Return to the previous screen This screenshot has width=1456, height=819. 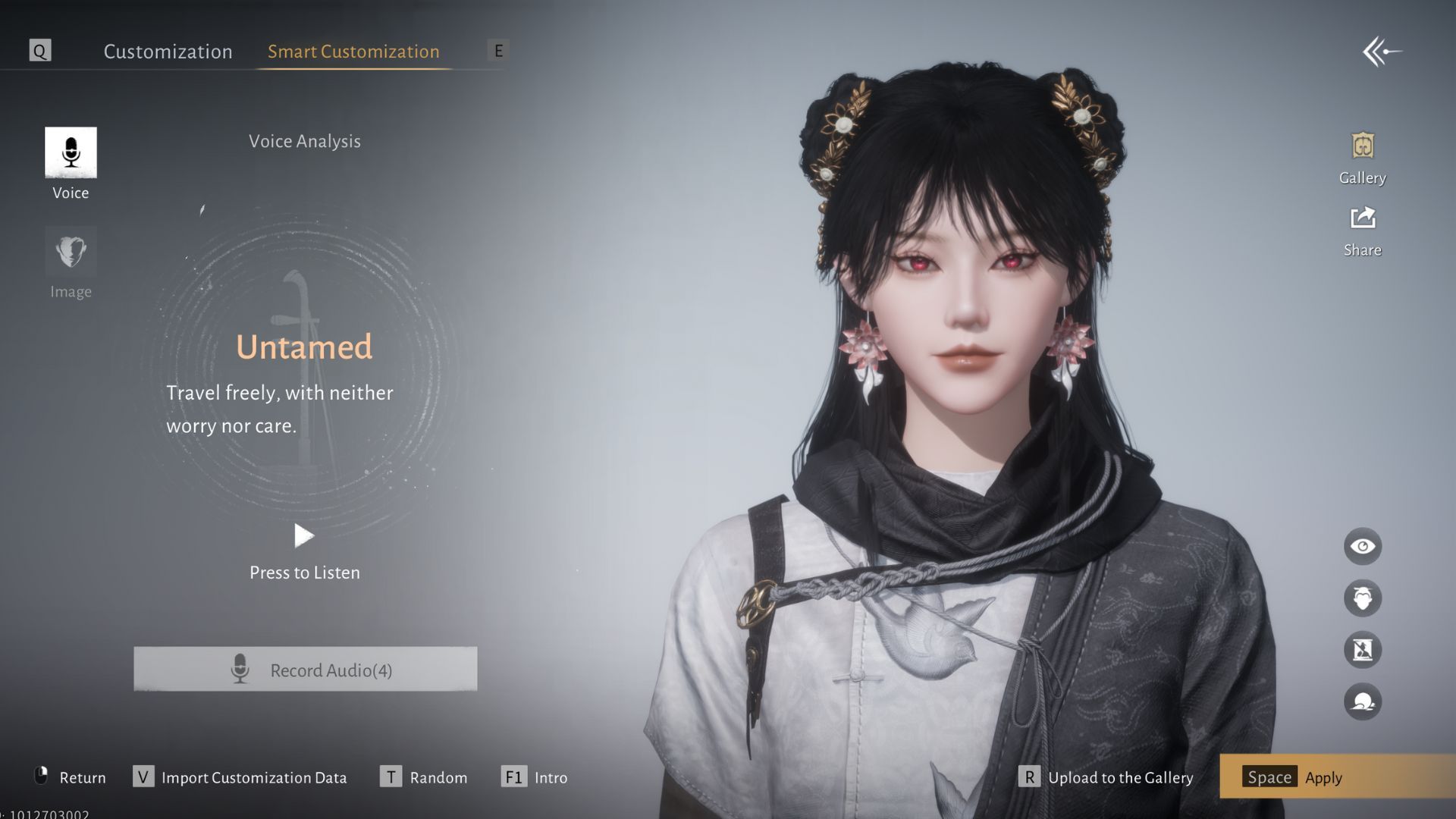coord(71,777)
